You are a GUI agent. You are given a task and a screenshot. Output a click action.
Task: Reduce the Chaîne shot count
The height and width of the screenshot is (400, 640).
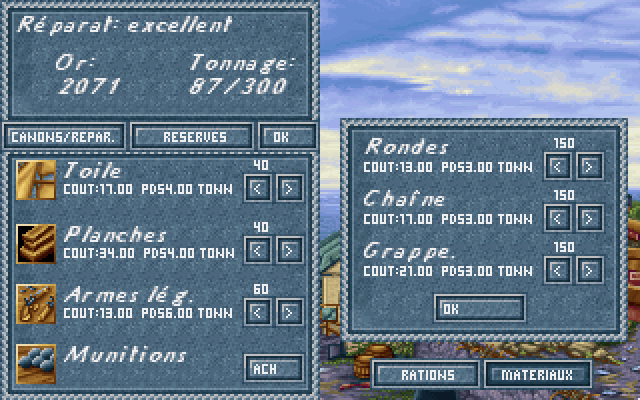click(x=559, y=217)
